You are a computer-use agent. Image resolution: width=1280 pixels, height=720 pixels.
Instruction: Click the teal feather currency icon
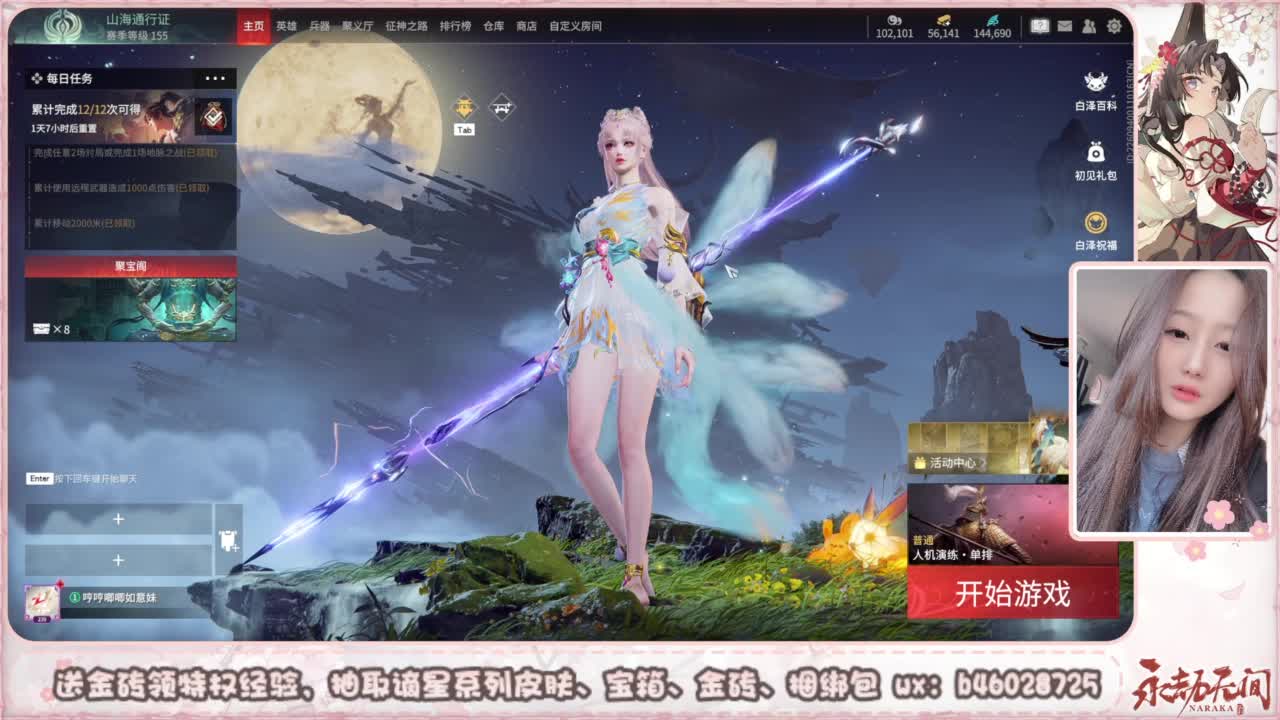pyautogui.click(x=993, y=20)
